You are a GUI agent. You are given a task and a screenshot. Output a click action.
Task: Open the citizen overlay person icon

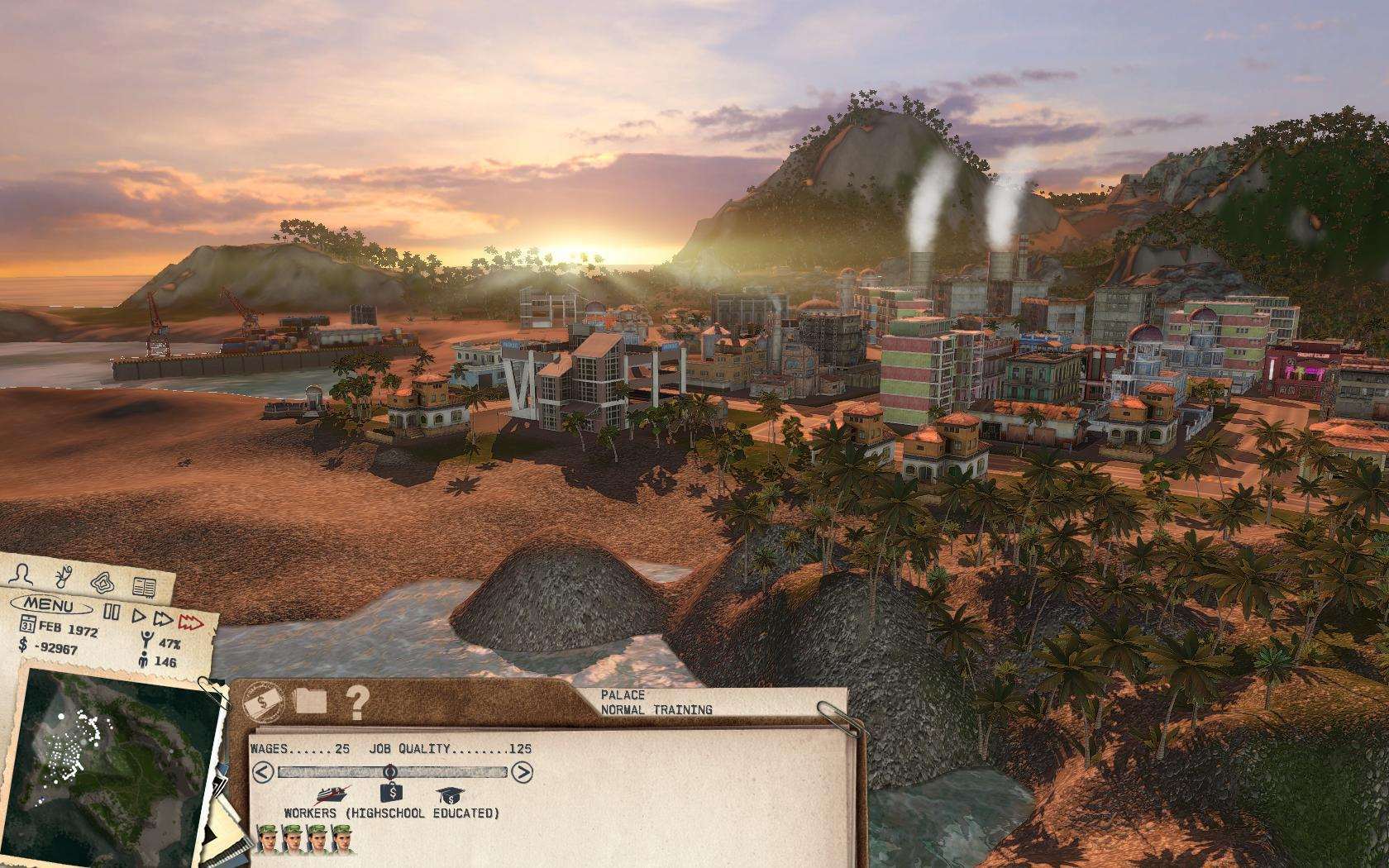click(x=21, y=573)
